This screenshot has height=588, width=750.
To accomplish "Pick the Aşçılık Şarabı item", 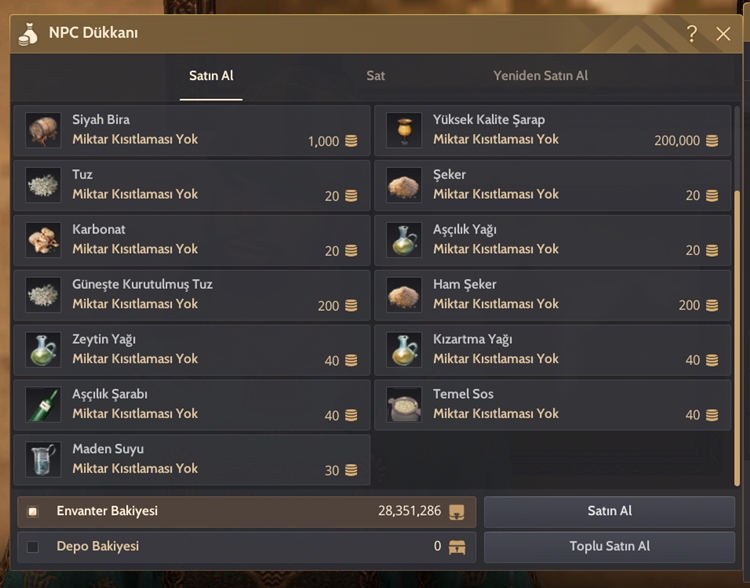I will [x=192, y=404].
